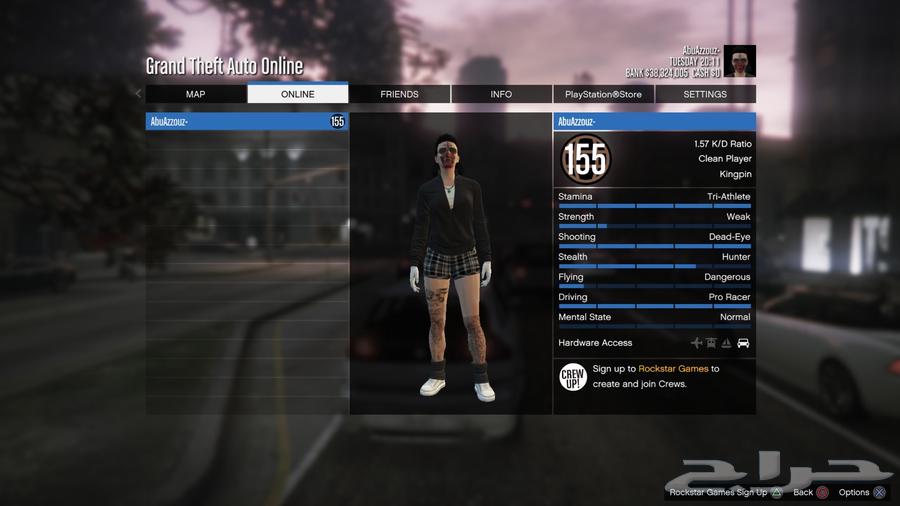Switch to the MAP tab
The width and height of the screenshot is (900, 506).
196,94
